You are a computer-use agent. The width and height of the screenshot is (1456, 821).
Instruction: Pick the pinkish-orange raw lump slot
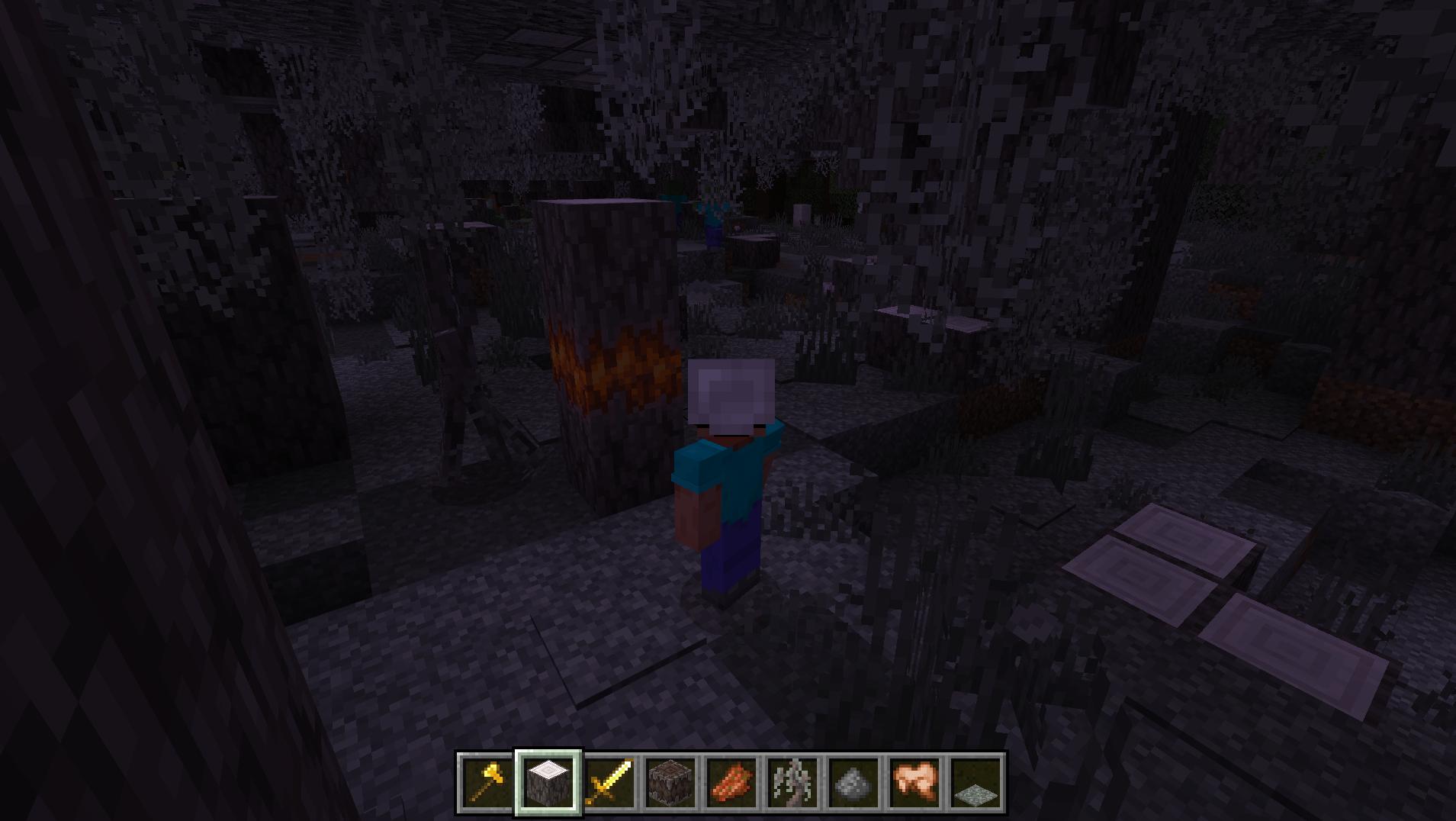[x=914, y=783]
